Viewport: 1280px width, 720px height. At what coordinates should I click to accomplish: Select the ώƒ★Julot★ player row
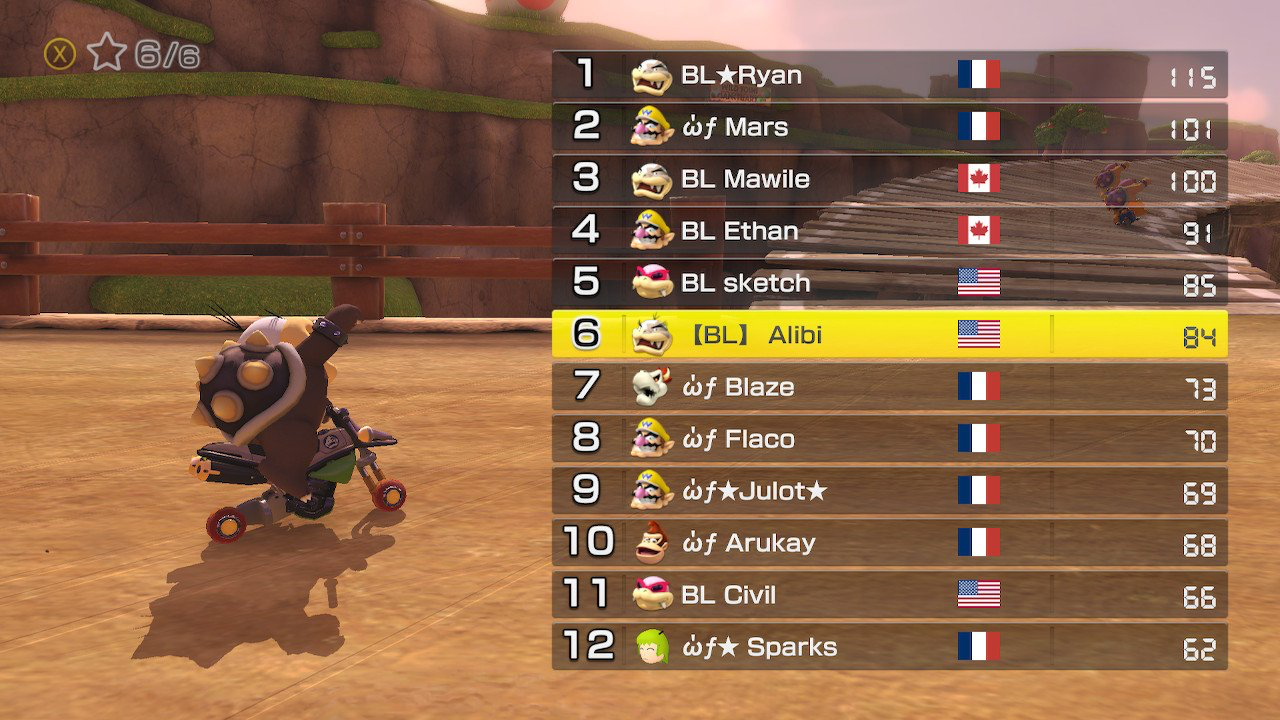889,491
